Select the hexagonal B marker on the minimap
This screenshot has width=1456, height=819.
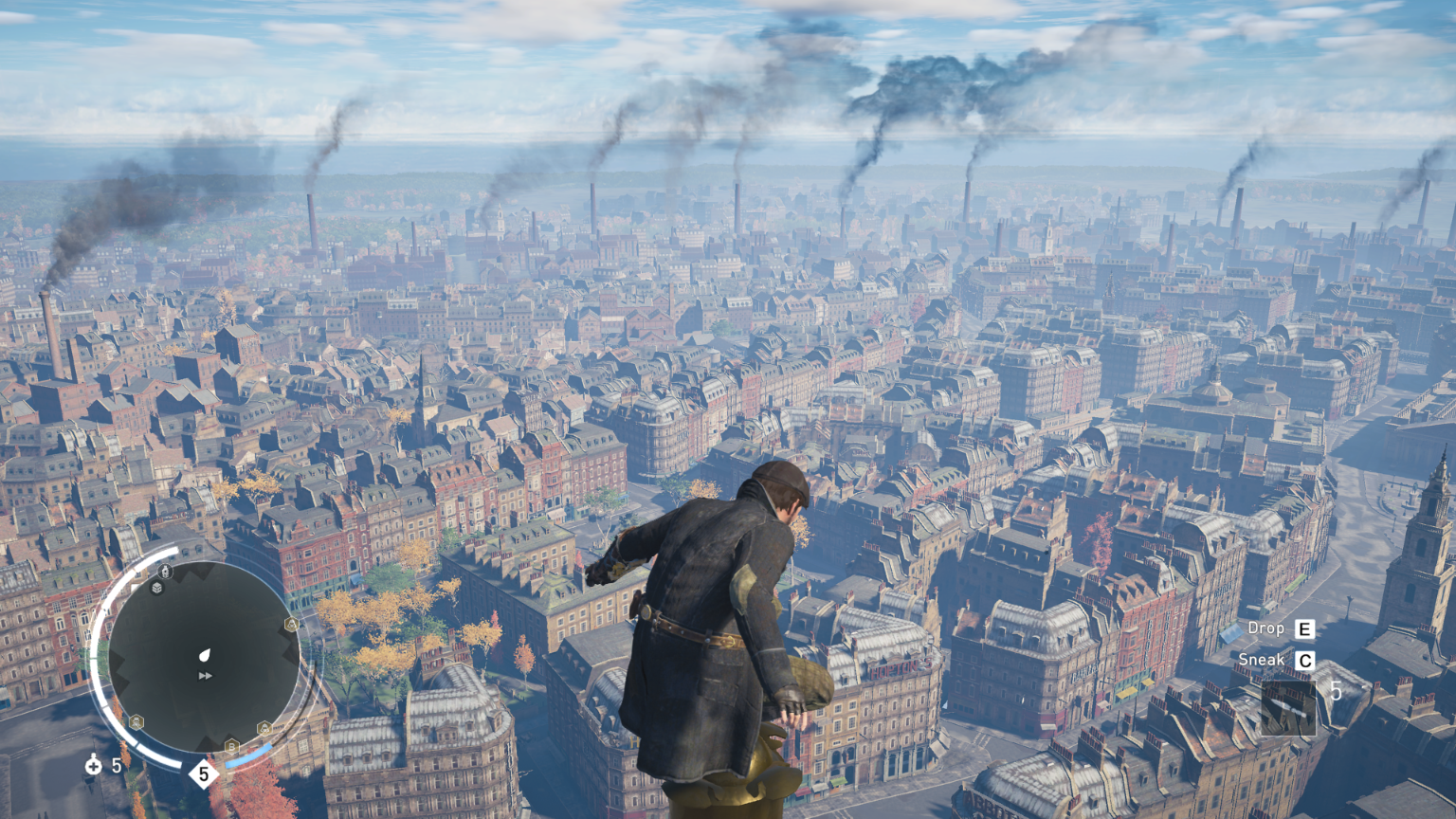[231, 746]
